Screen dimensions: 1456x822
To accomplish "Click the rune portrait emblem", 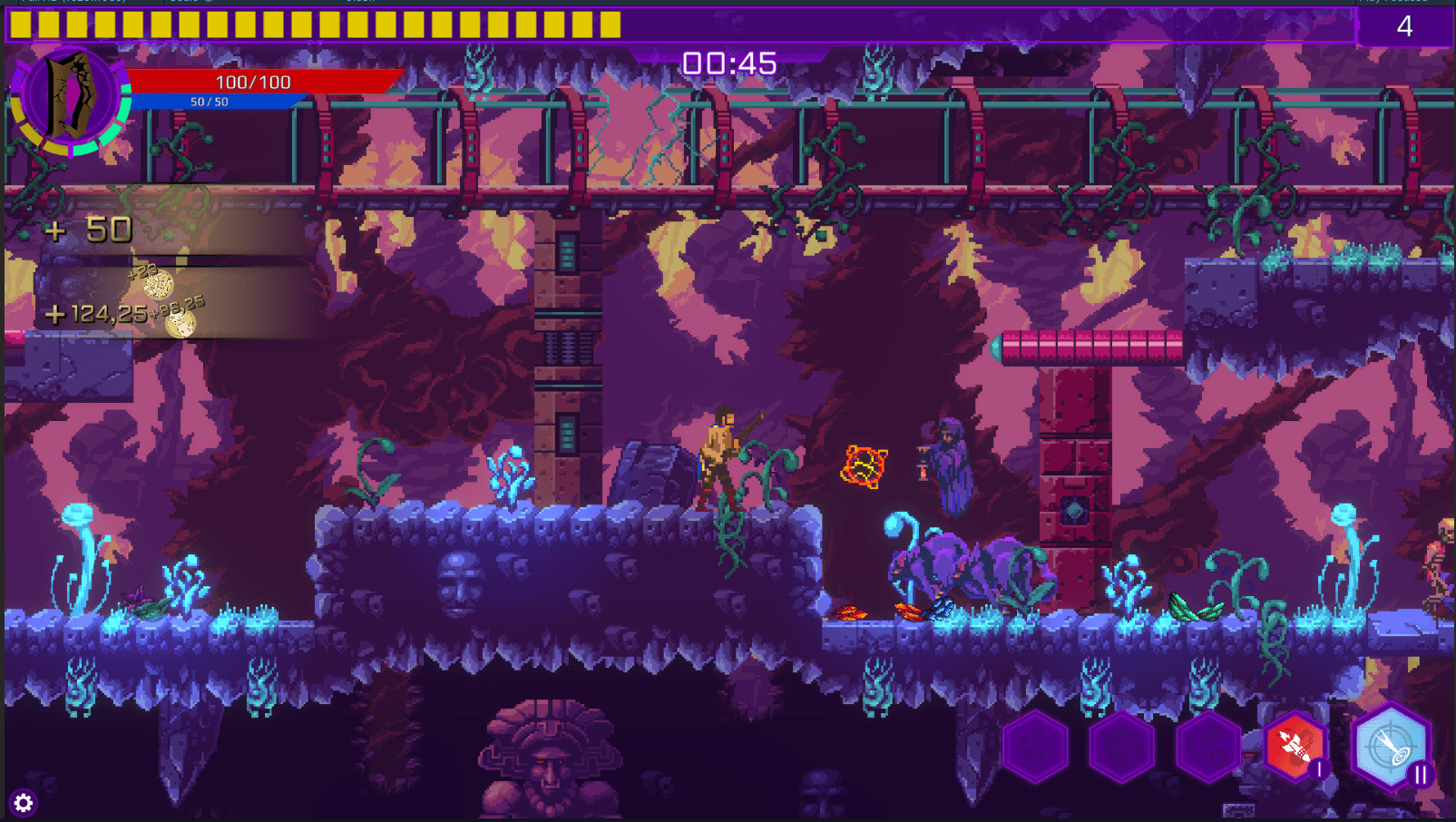I will pos(69,98).
